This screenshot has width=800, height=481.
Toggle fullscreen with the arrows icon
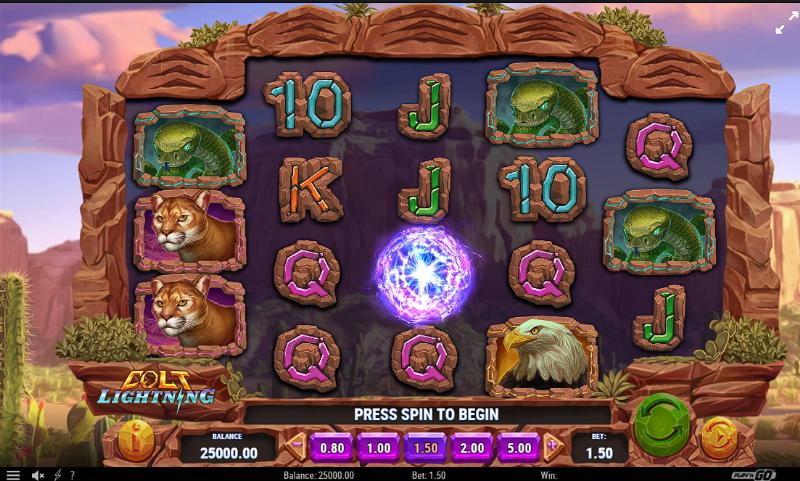[x=780, y=28]
